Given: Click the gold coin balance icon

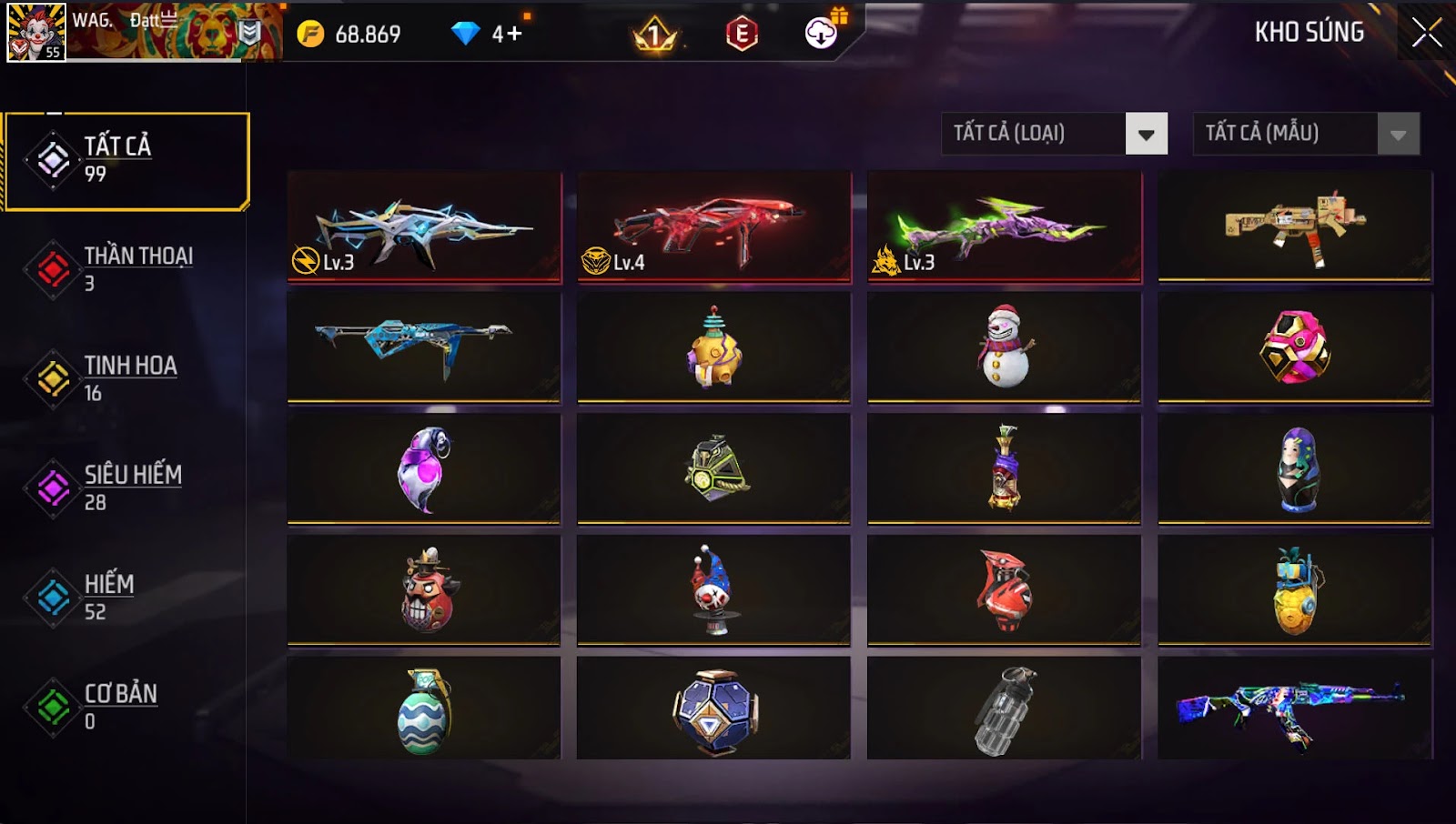Looking at the screenshot, I should coord(309,34).
